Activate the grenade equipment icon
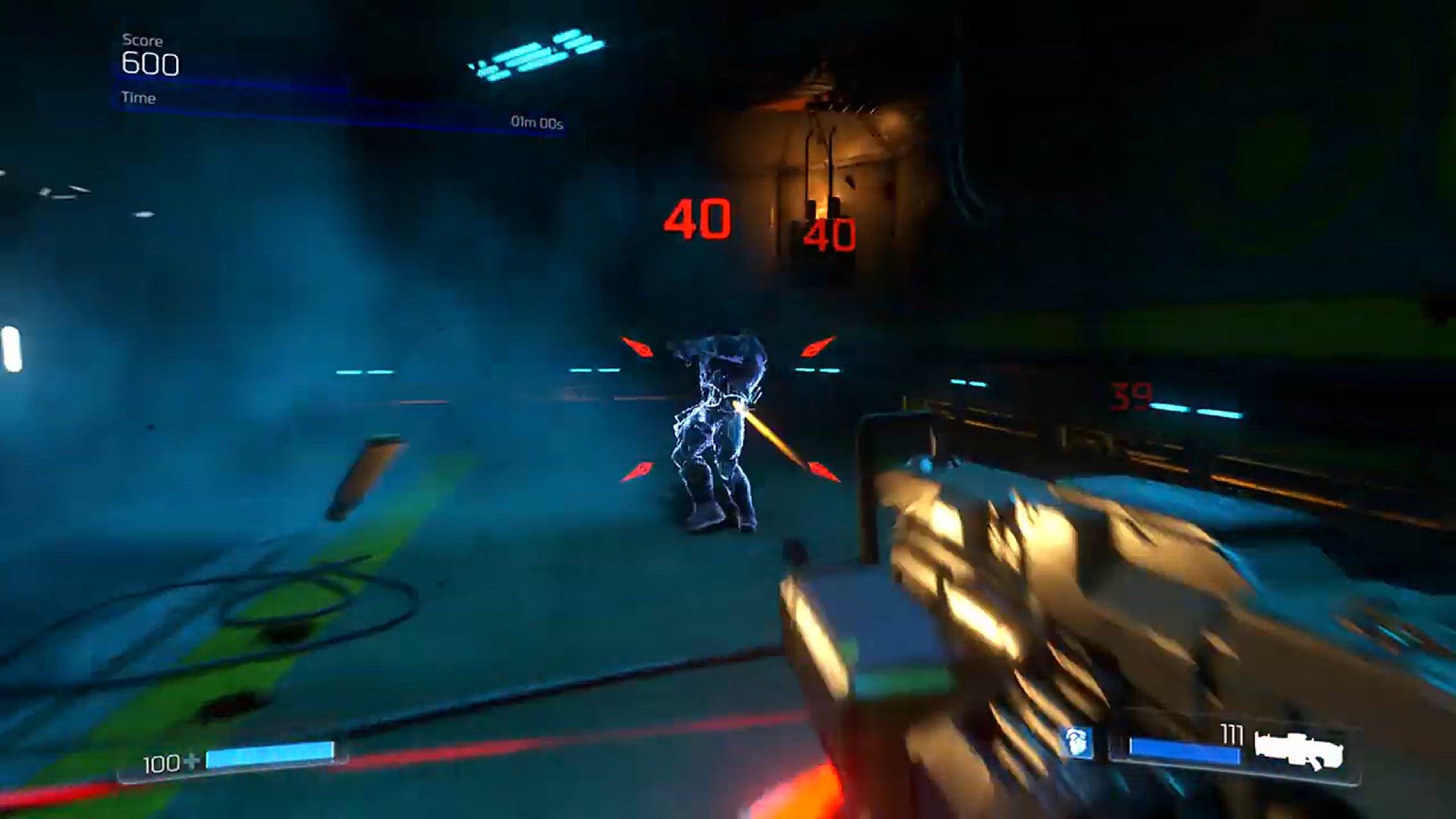This screenshot has height=819, width=1456. pos(1078,742)
